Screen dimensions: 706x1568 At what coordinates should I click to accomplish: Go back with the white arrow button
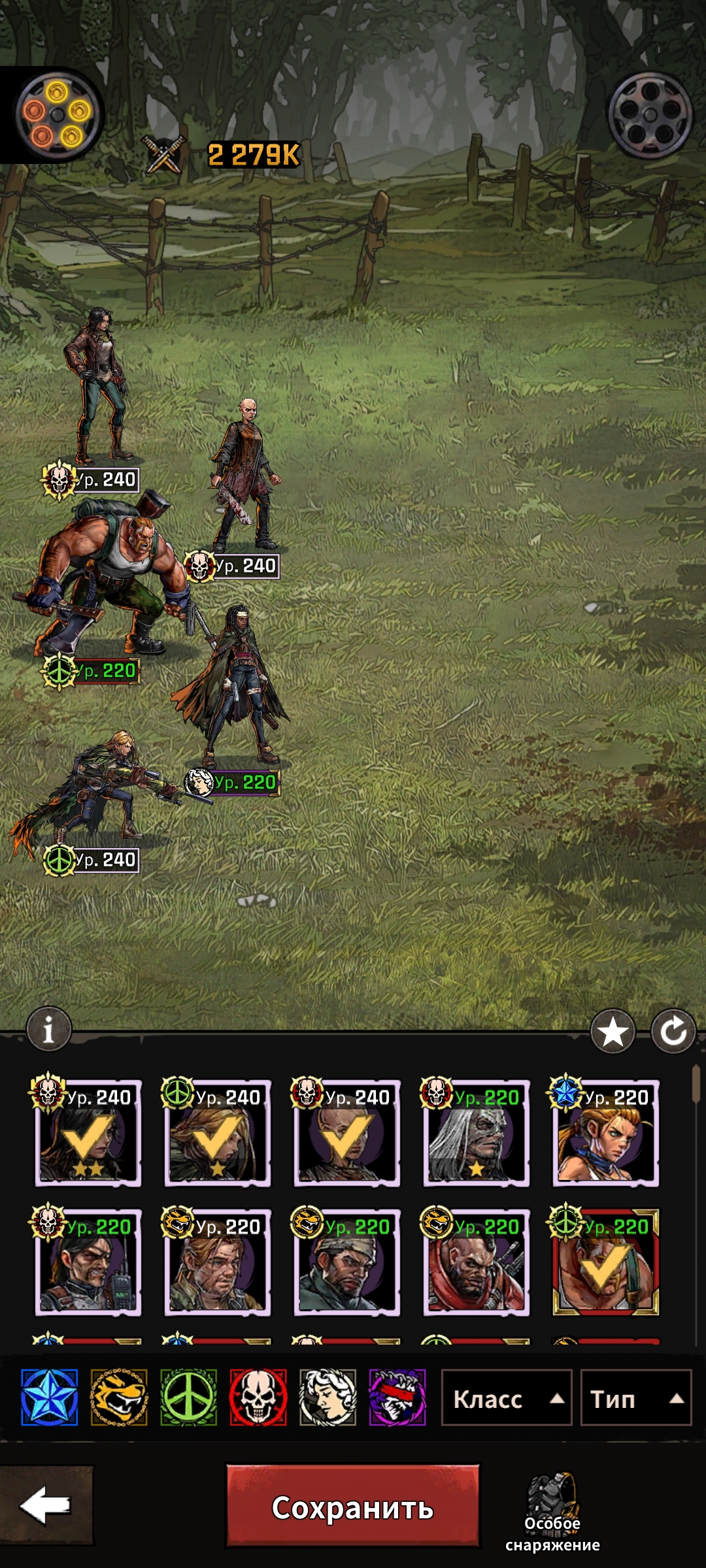45,1505
